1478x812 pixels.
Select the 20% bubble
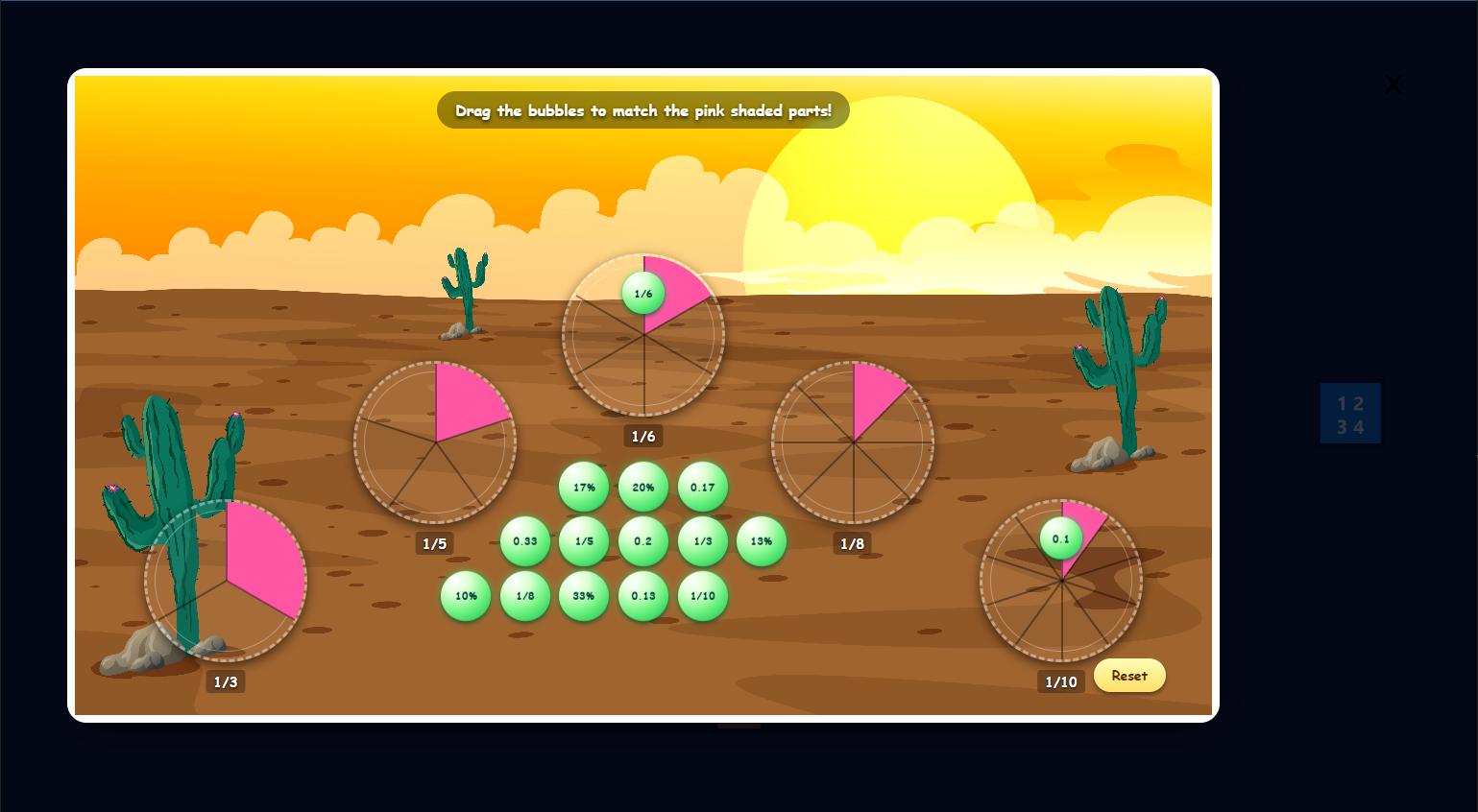644,487
